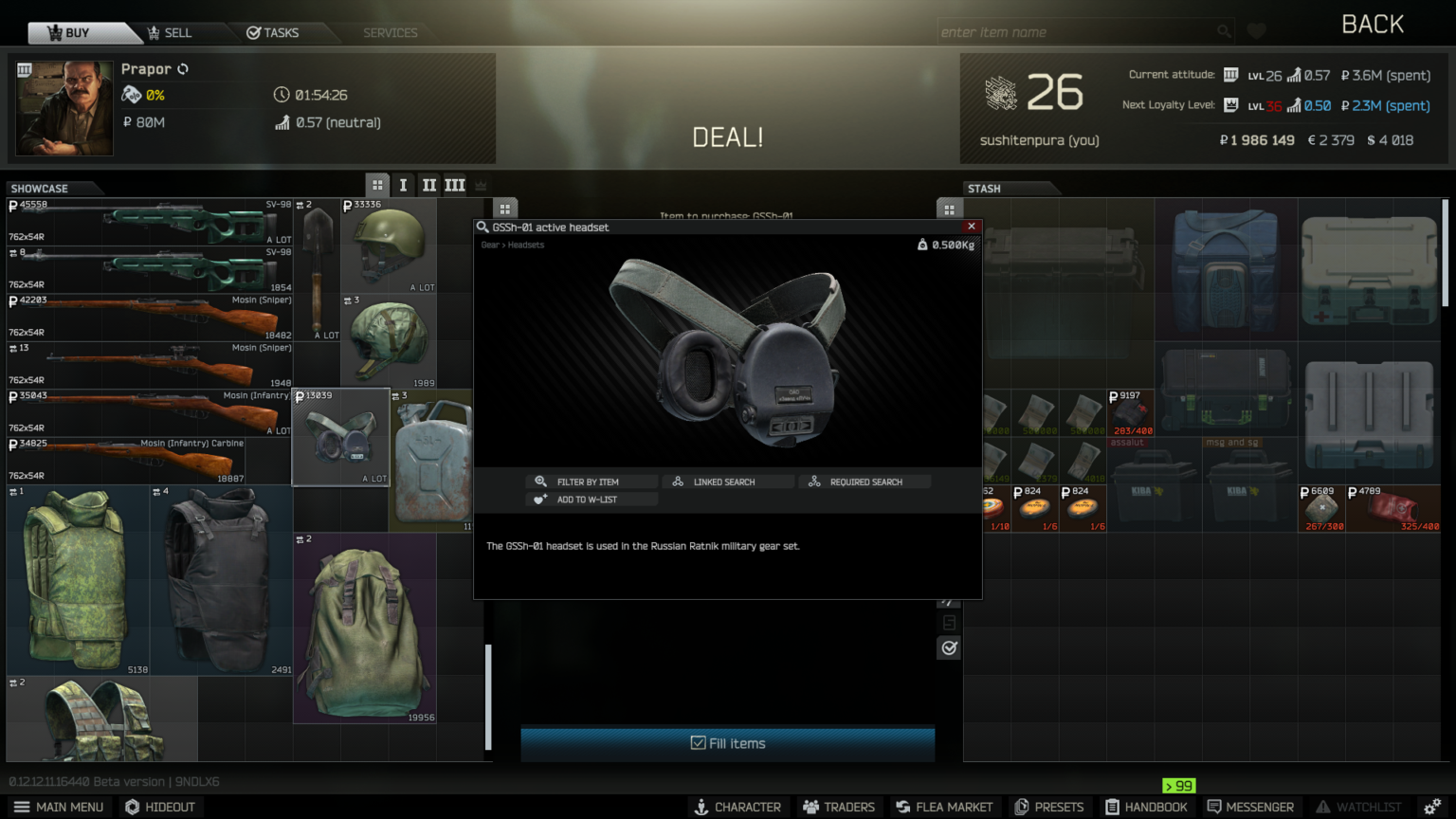This screenshot has width=1456, height=819.
Task: Open the SERVICES tab
Action: coord(390,32)
